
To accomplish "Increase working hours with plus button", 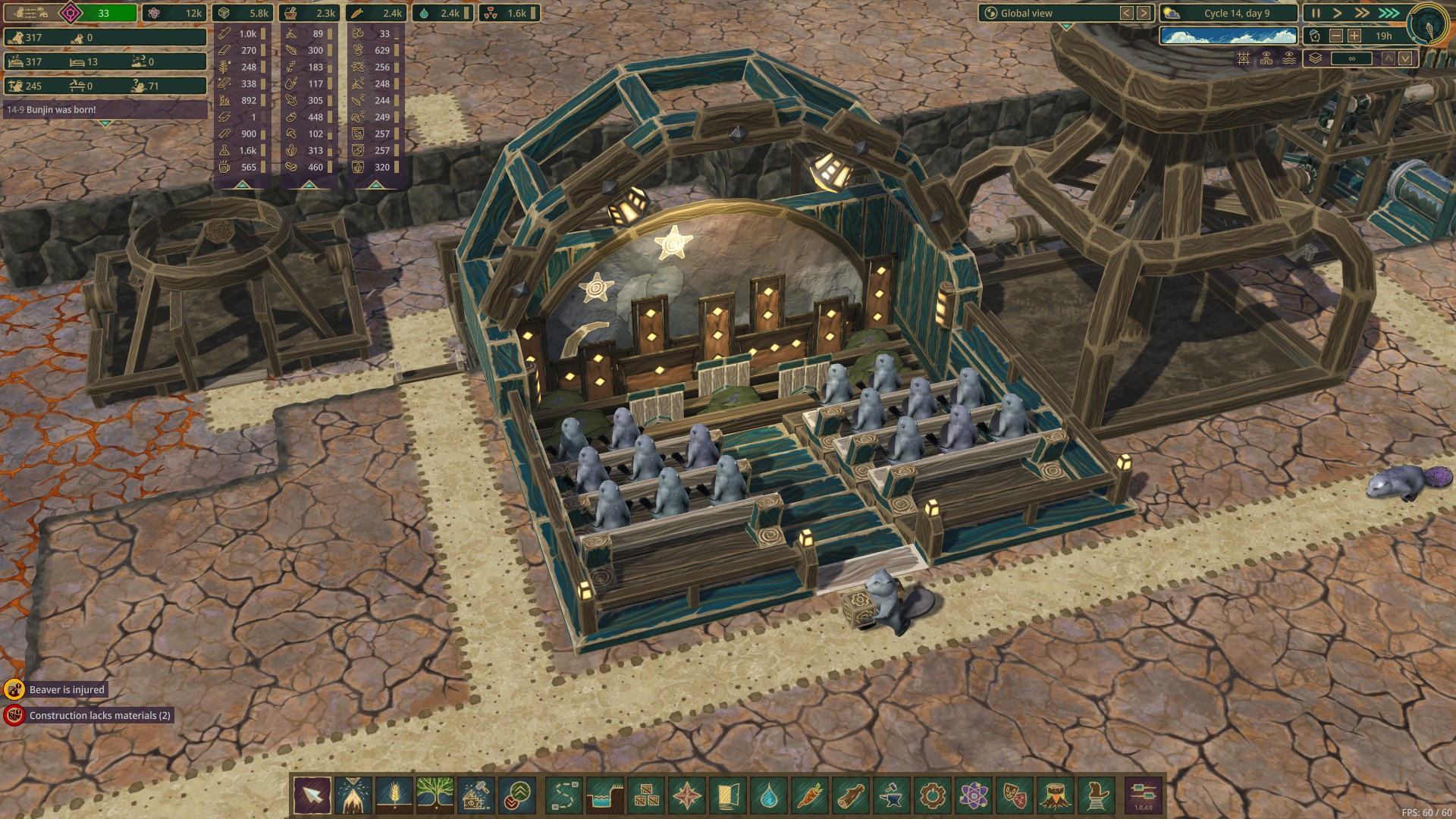I will coord(1354,36).
